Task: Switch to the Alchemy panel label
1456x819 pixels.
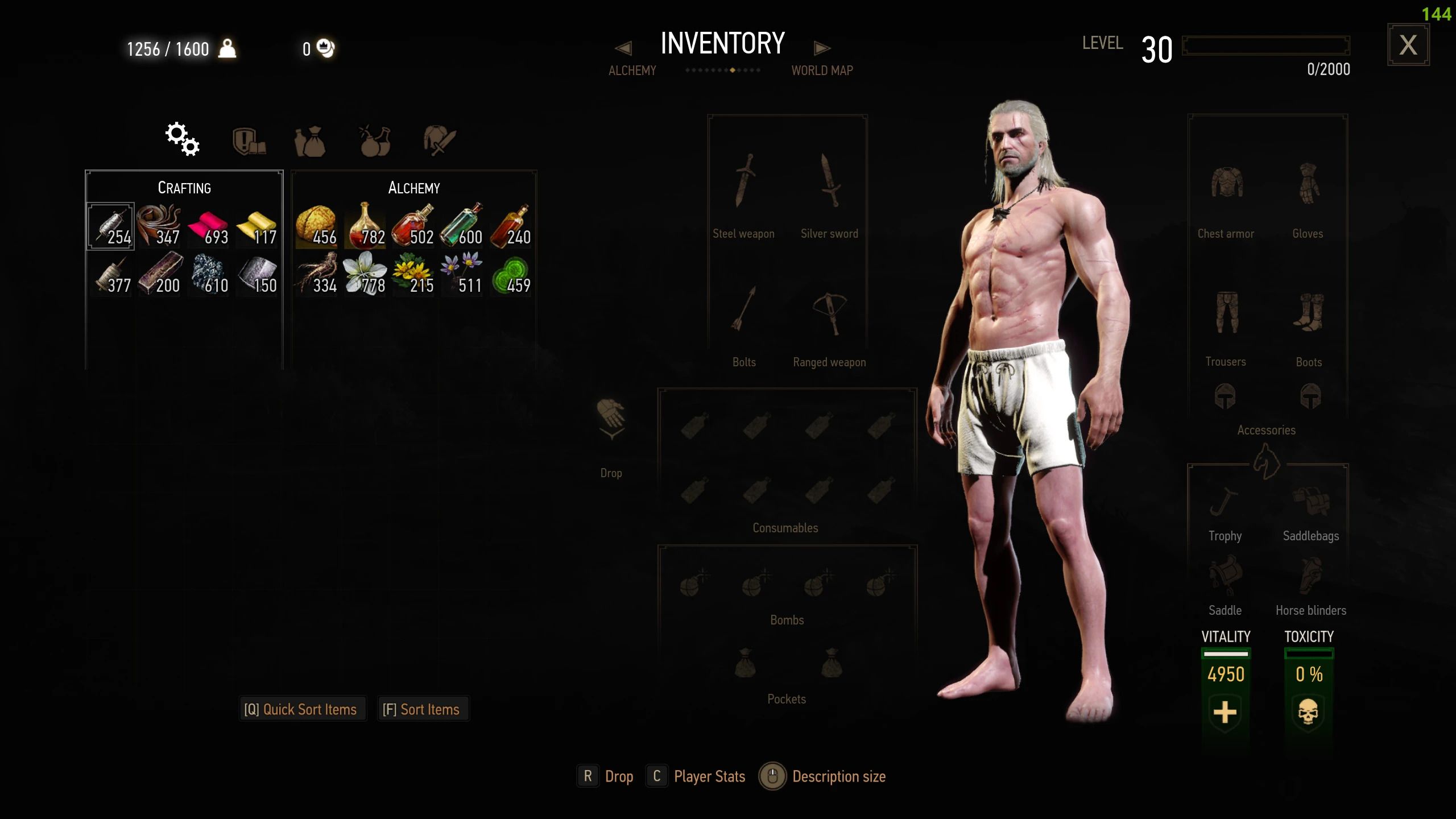Action: click(x=632, y=70)
